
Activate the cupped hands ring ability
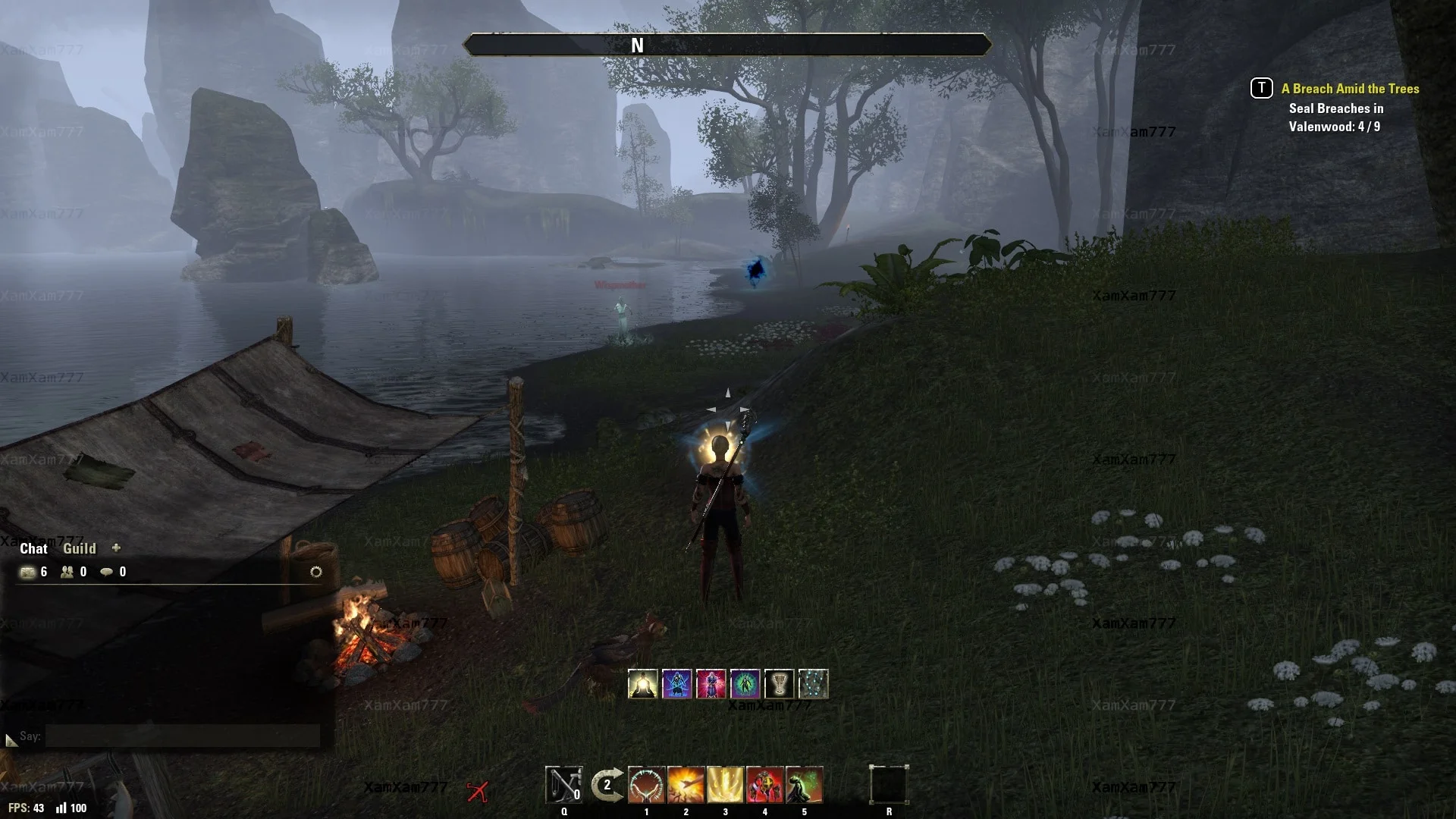[x=647, y=784]
